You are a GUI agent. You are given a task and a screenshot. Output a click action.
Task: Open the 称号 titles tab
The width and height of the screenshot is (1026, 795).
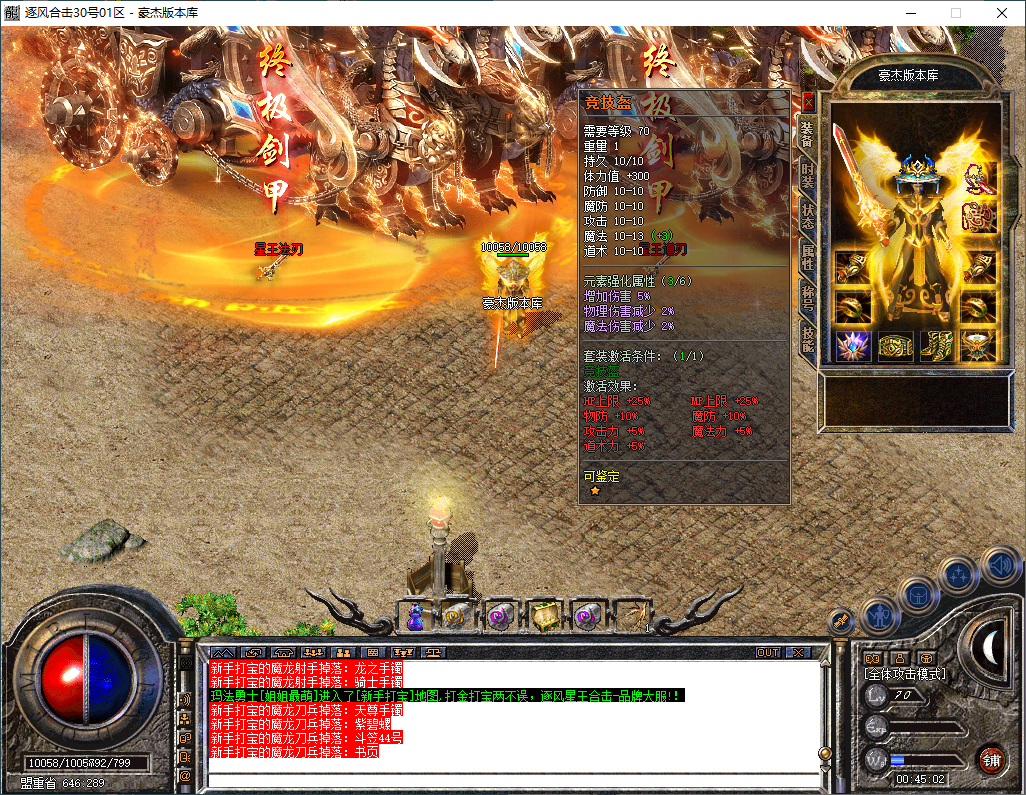[x=808, y=299]
